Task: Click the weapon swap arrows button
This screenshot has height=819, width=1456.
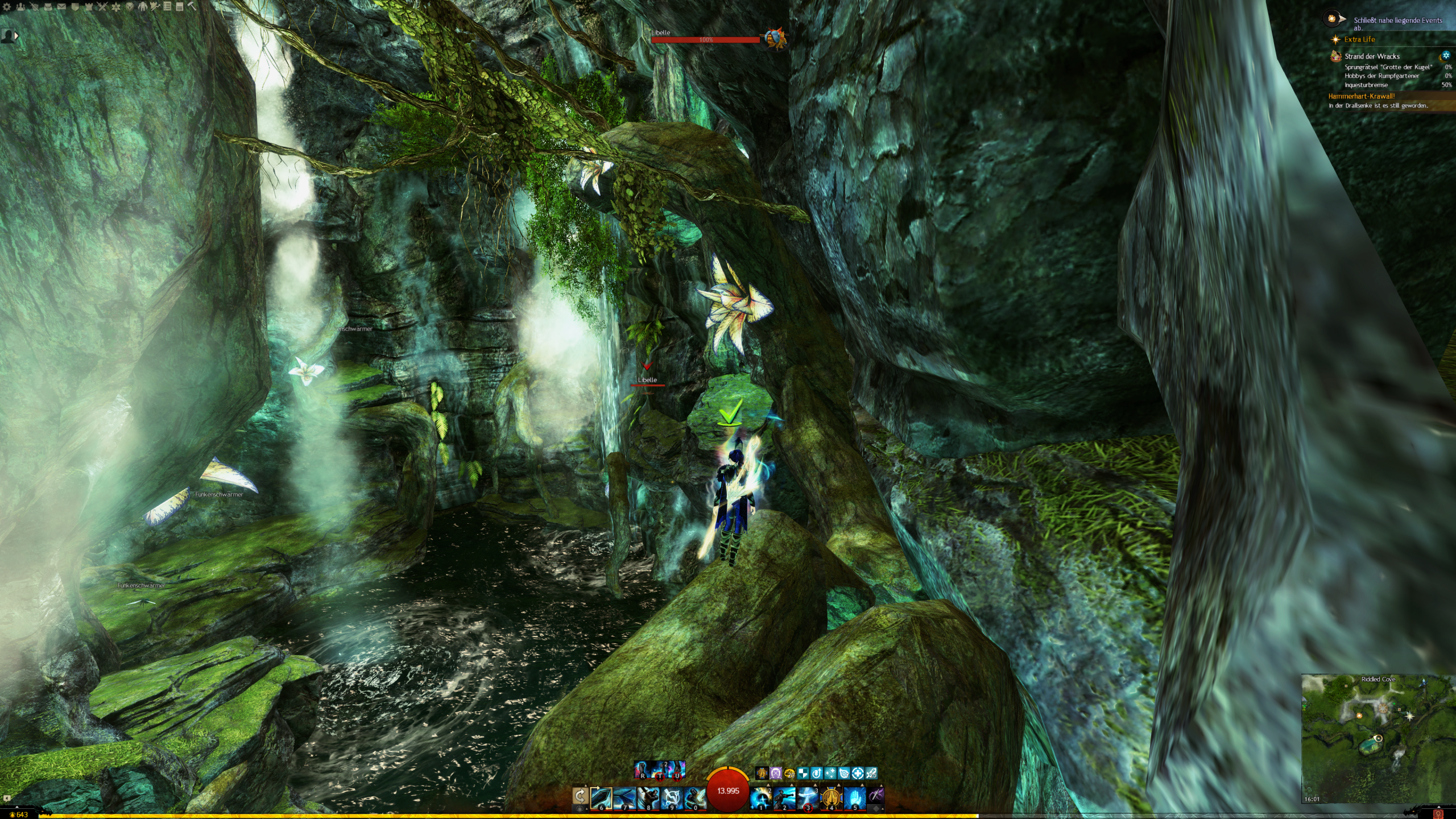Action: tap(580, 796)
